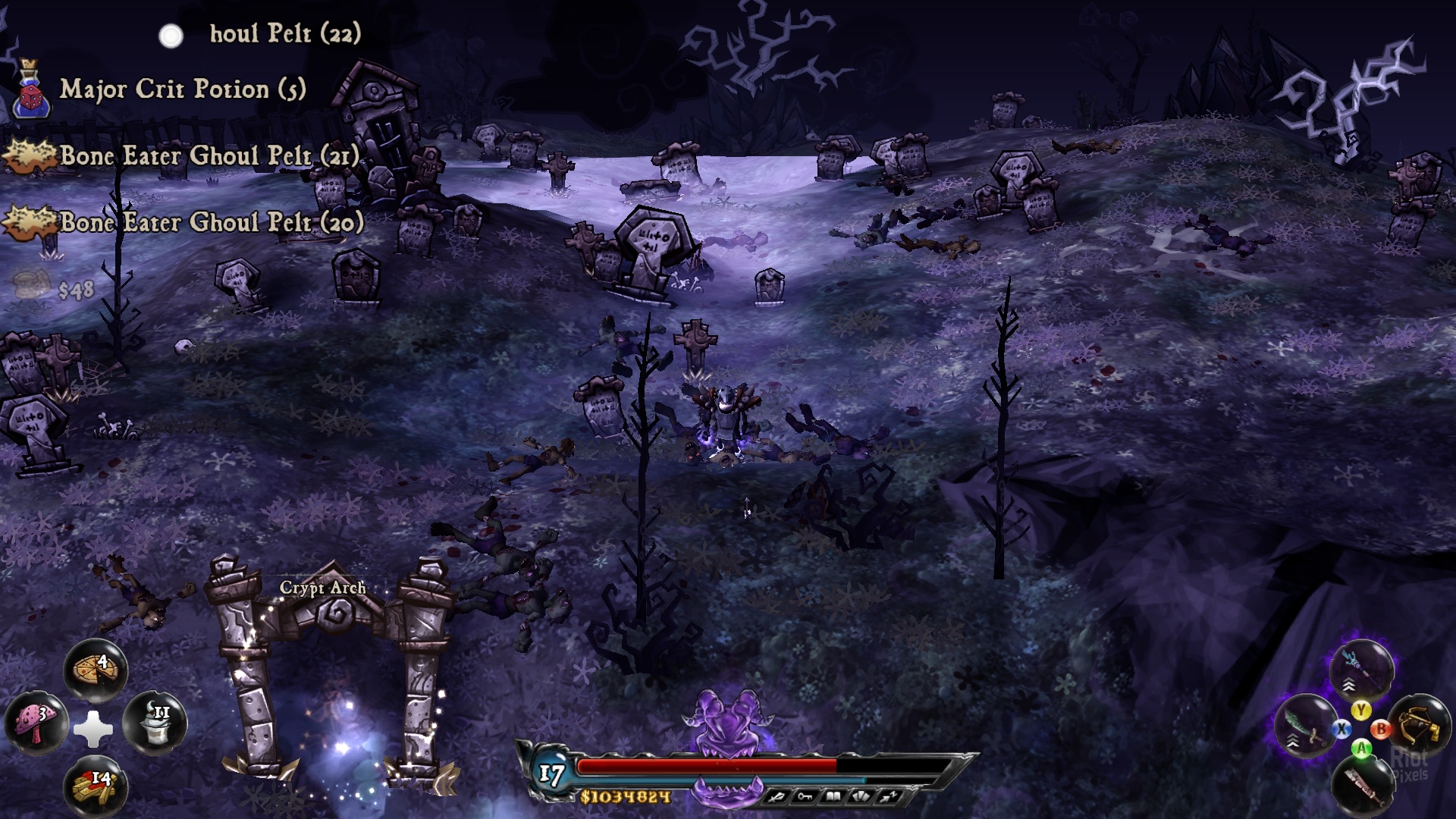
Task: Use the pink mushroom item slot
Action: (36, 720)
